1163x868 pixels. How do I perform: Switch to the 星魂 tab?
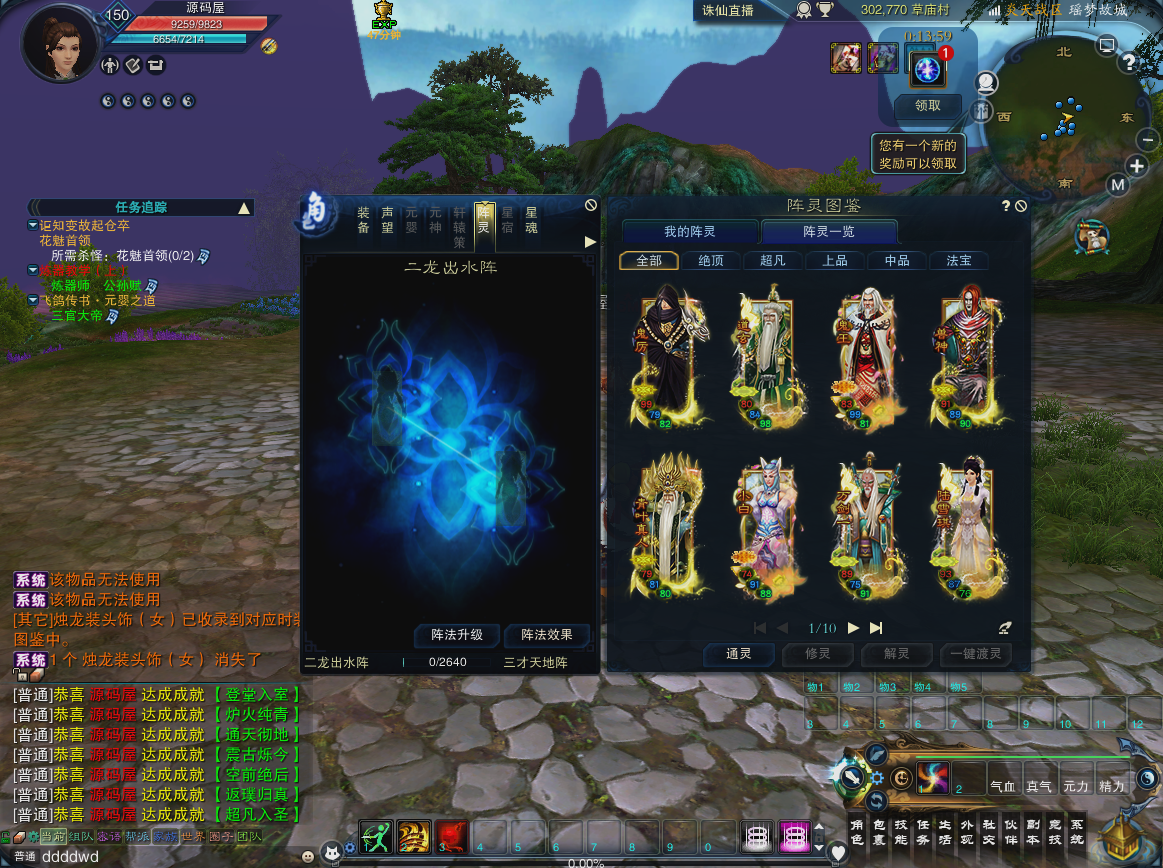click(531, 220)
